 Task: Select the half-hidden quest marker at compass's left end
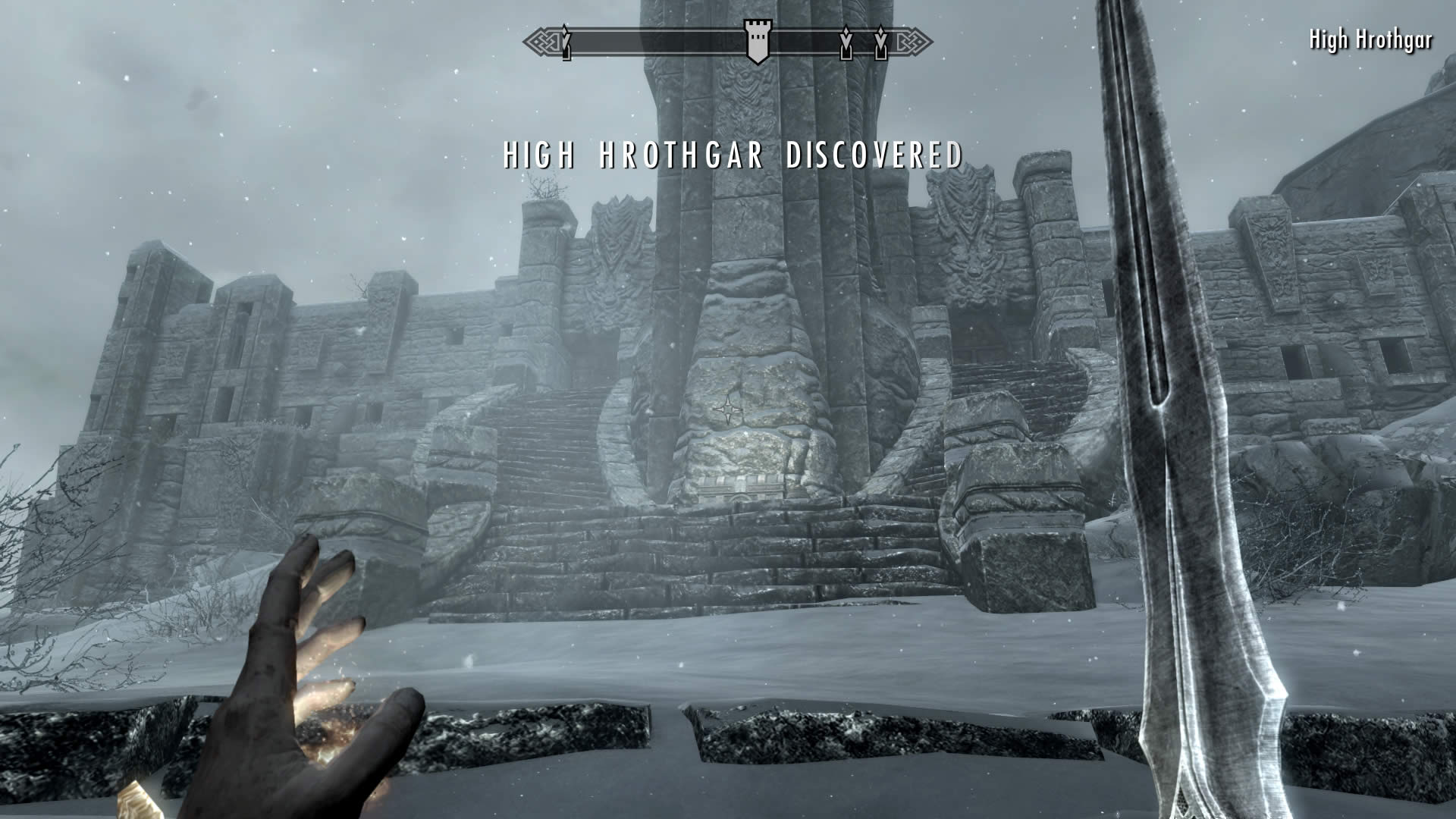tap(566, 43)
